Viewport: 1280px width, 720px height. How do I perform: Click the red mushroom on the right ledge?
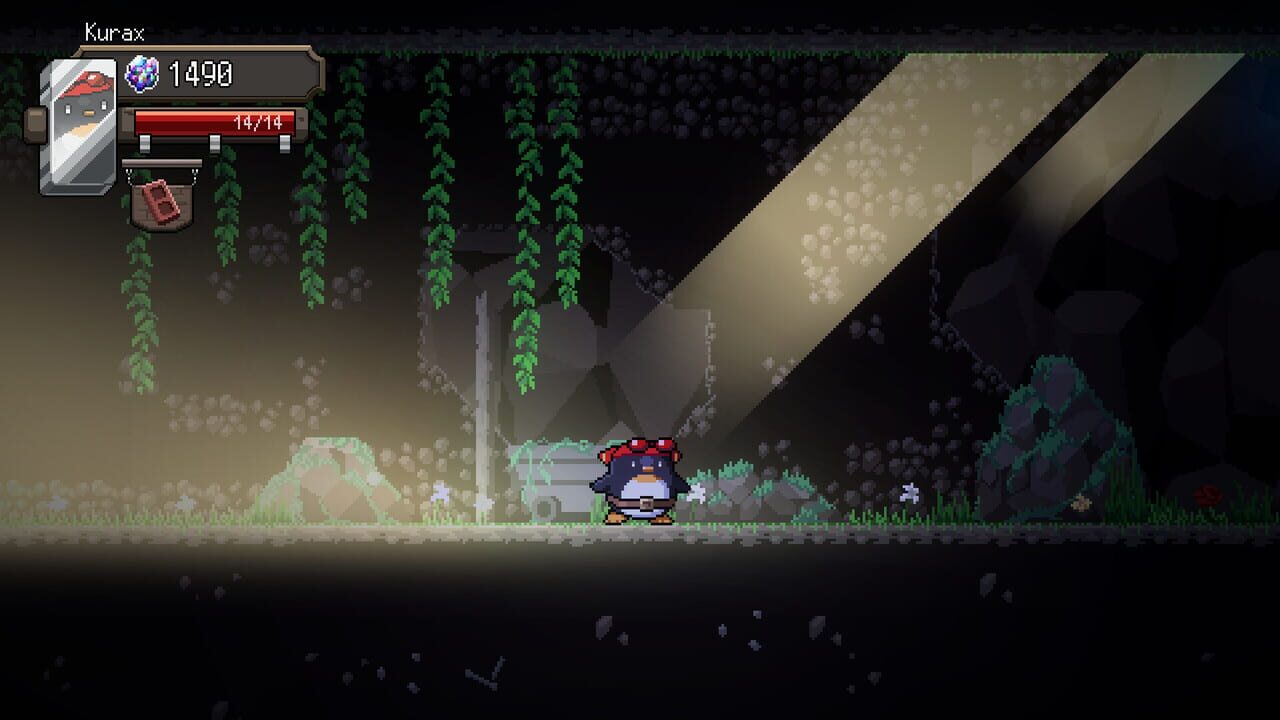(1208, 494)
